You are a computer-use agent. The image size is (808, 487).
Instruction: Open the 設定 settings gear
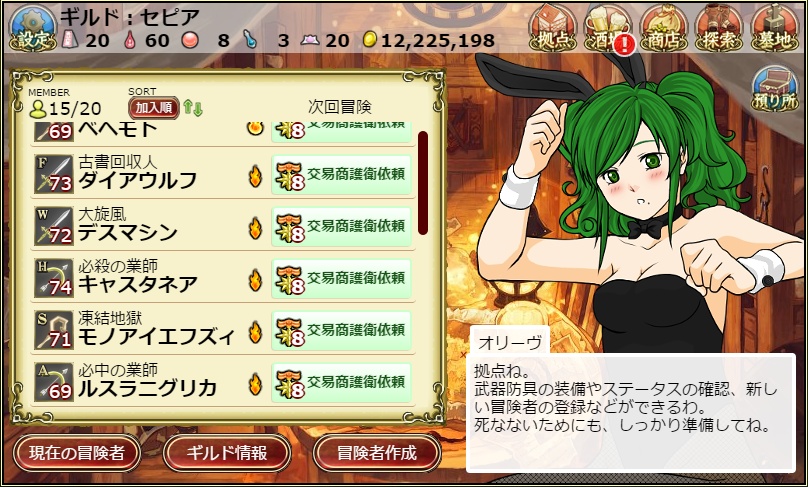pyautogui.click(x=29, y=29)
